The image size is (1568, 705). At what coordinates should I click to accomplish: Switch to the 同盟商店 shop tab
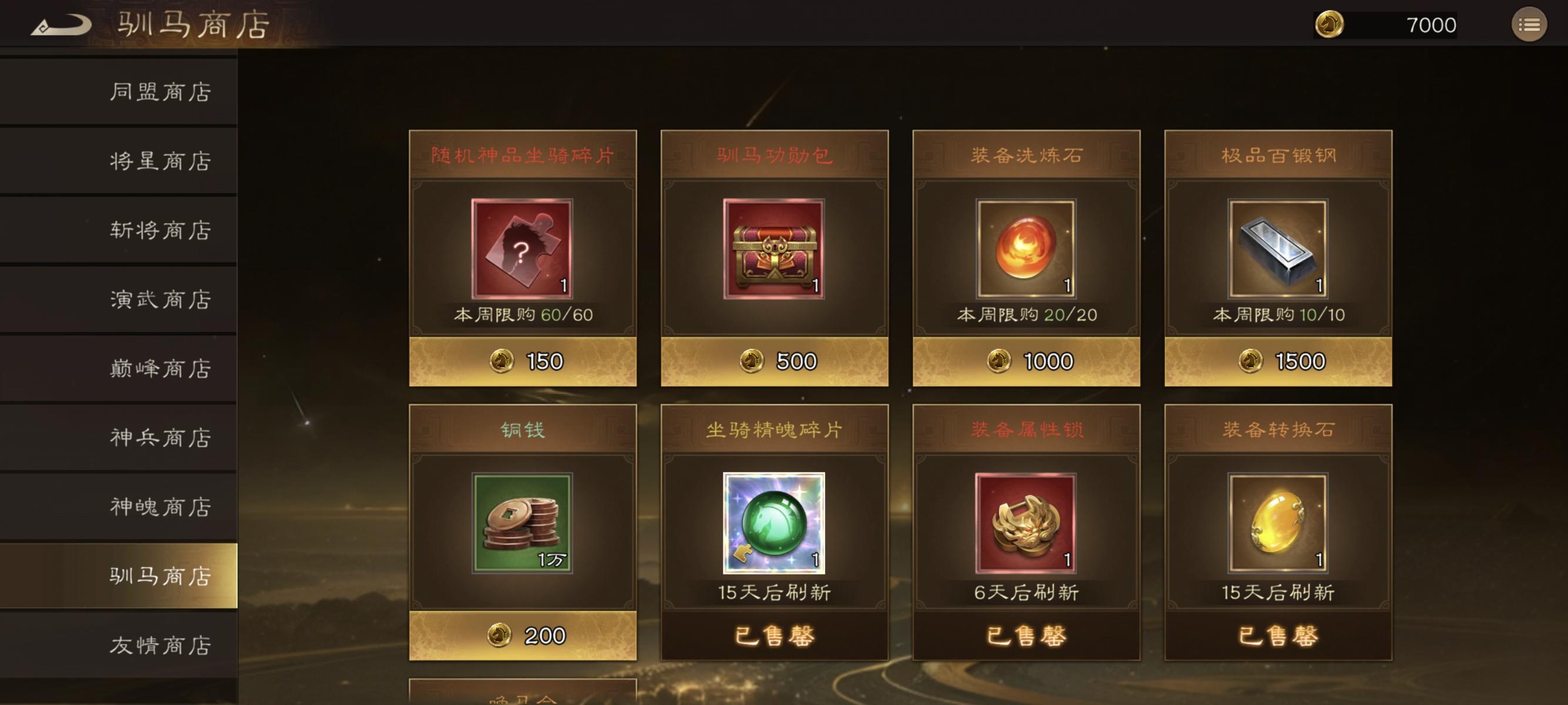pos(161,91)
